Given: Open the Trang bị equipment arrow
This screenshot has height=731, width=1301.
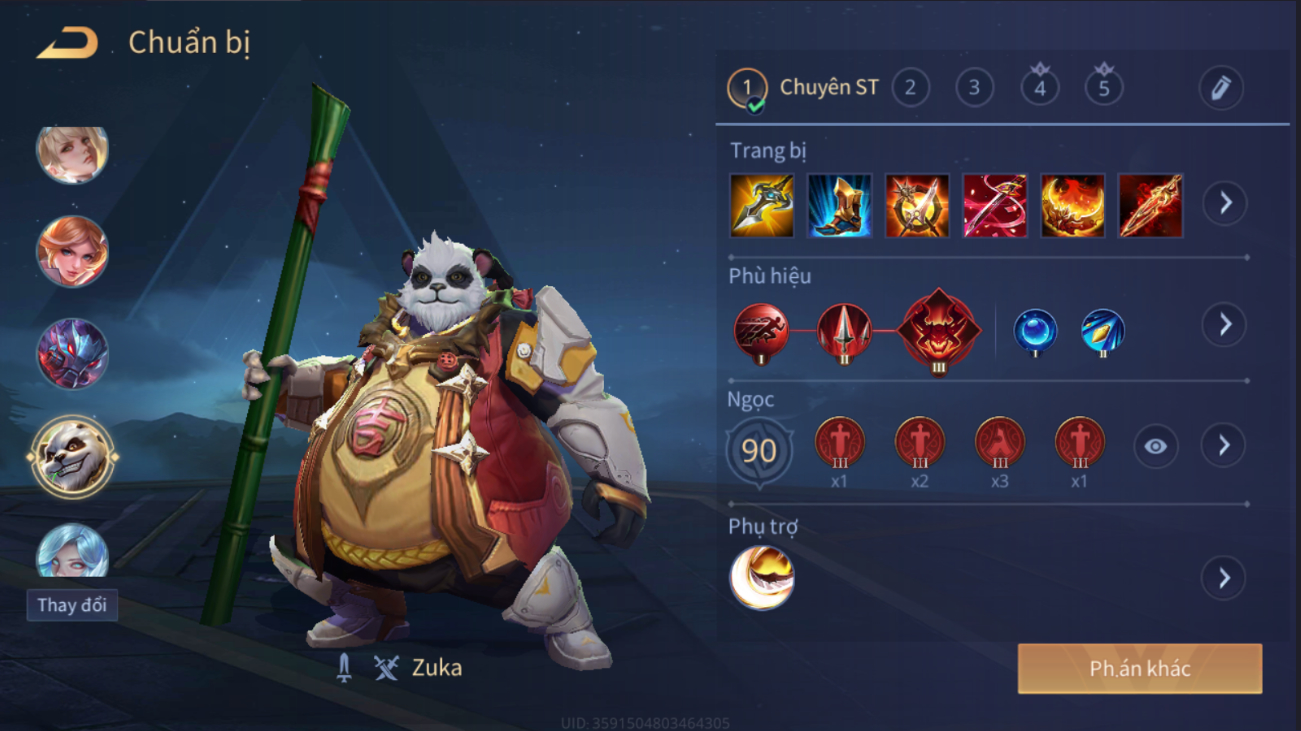Looking at the screenshot, I should click(1225, 204).
